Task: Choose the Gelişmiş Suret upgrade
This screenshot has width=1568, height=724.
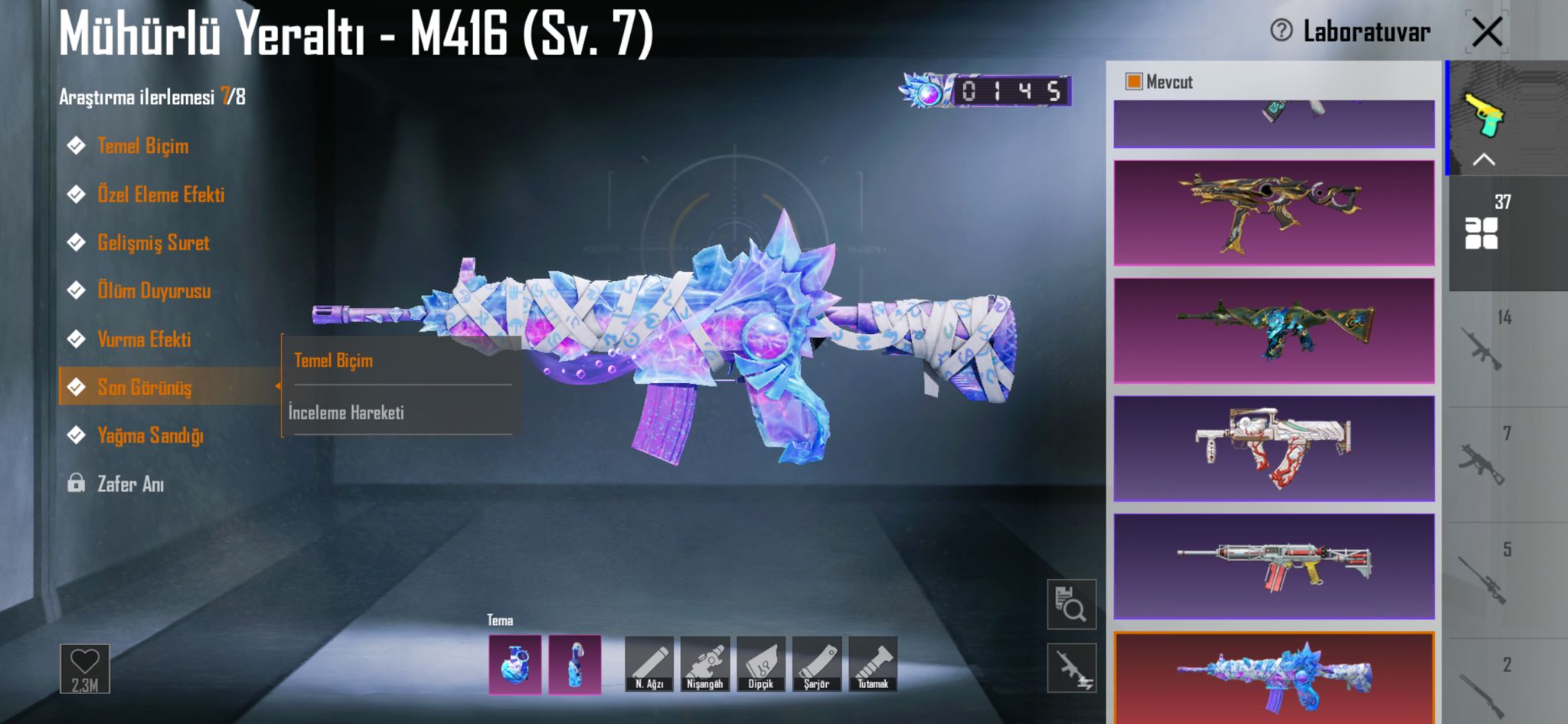Action: (152, 243)
